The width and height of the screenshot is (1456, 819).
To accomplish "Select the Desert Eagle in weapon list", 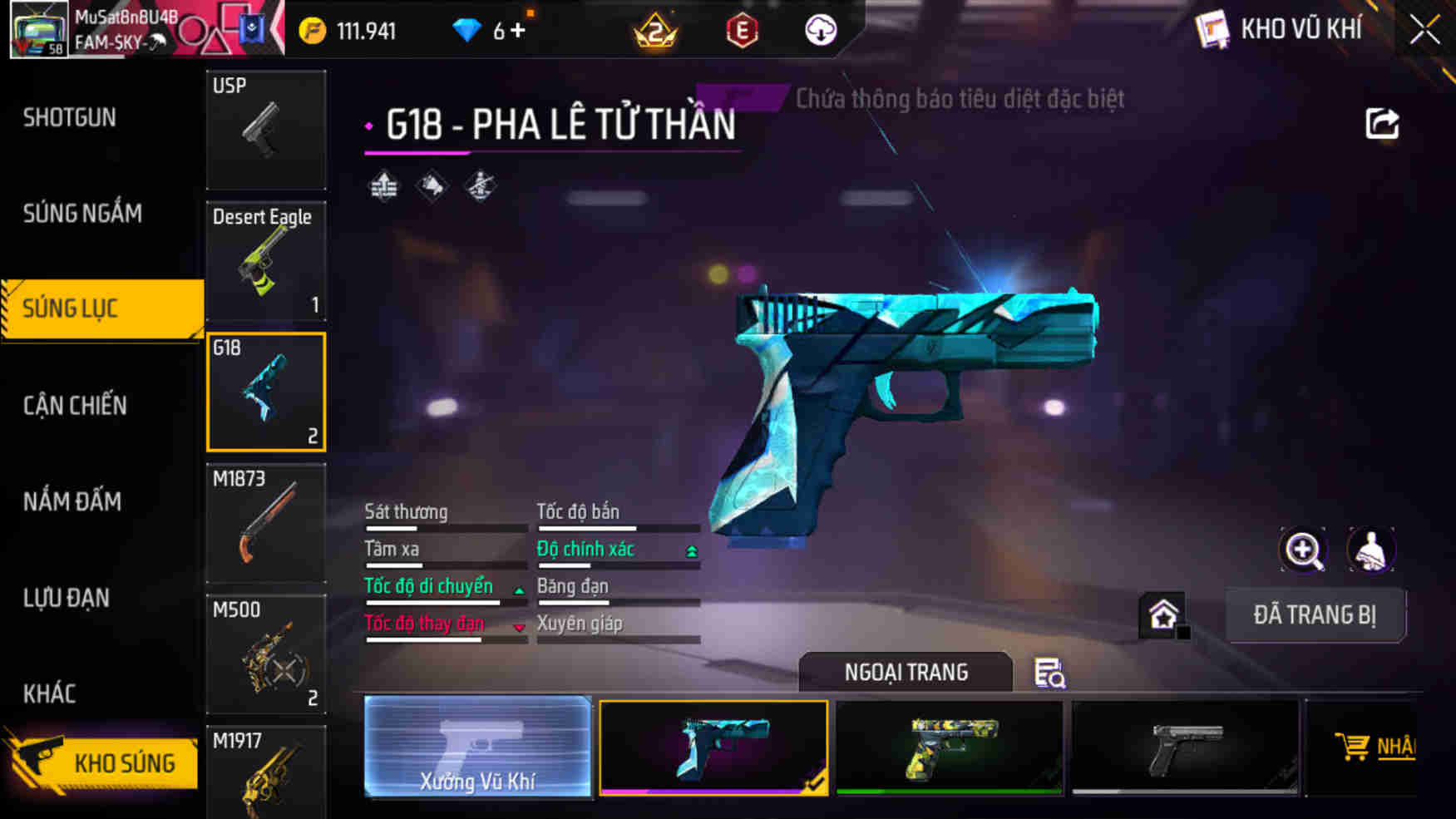I will tap(265, 261).
